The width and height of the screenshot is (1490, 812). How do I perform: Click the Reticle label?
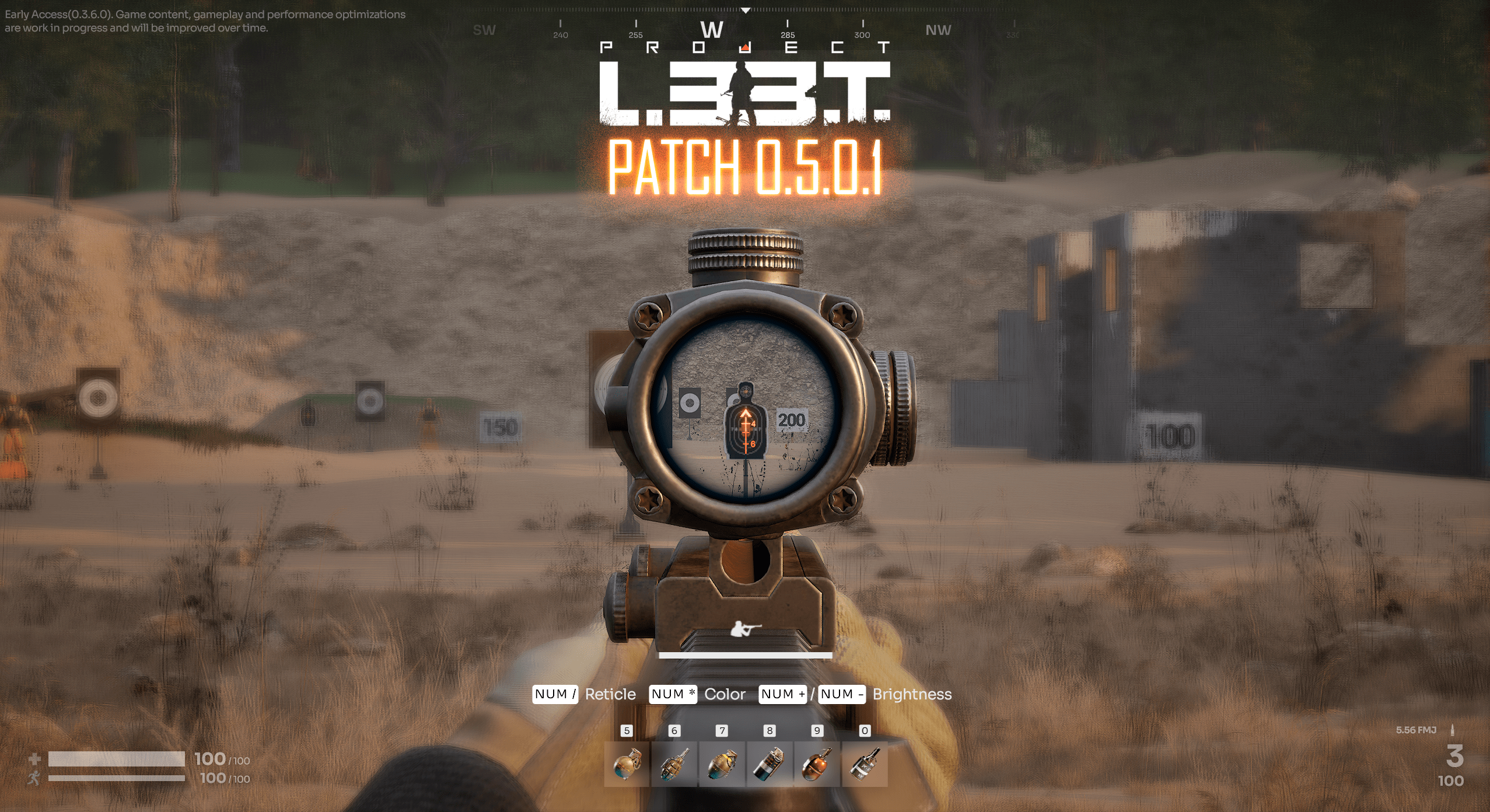608,694
